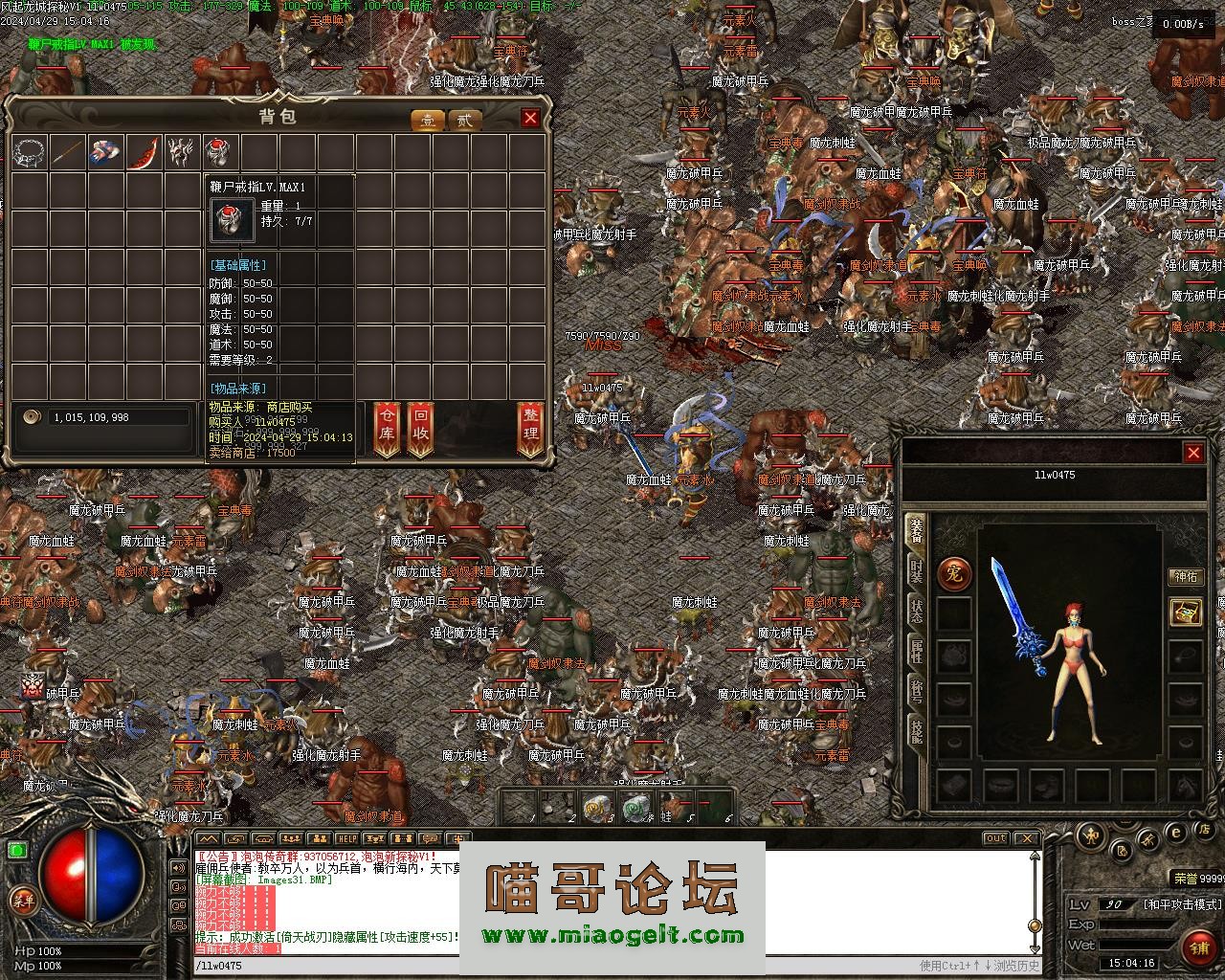Open the 铺 shop button
Screen dimensions: 1225x980
click(x=1198, y=947)
